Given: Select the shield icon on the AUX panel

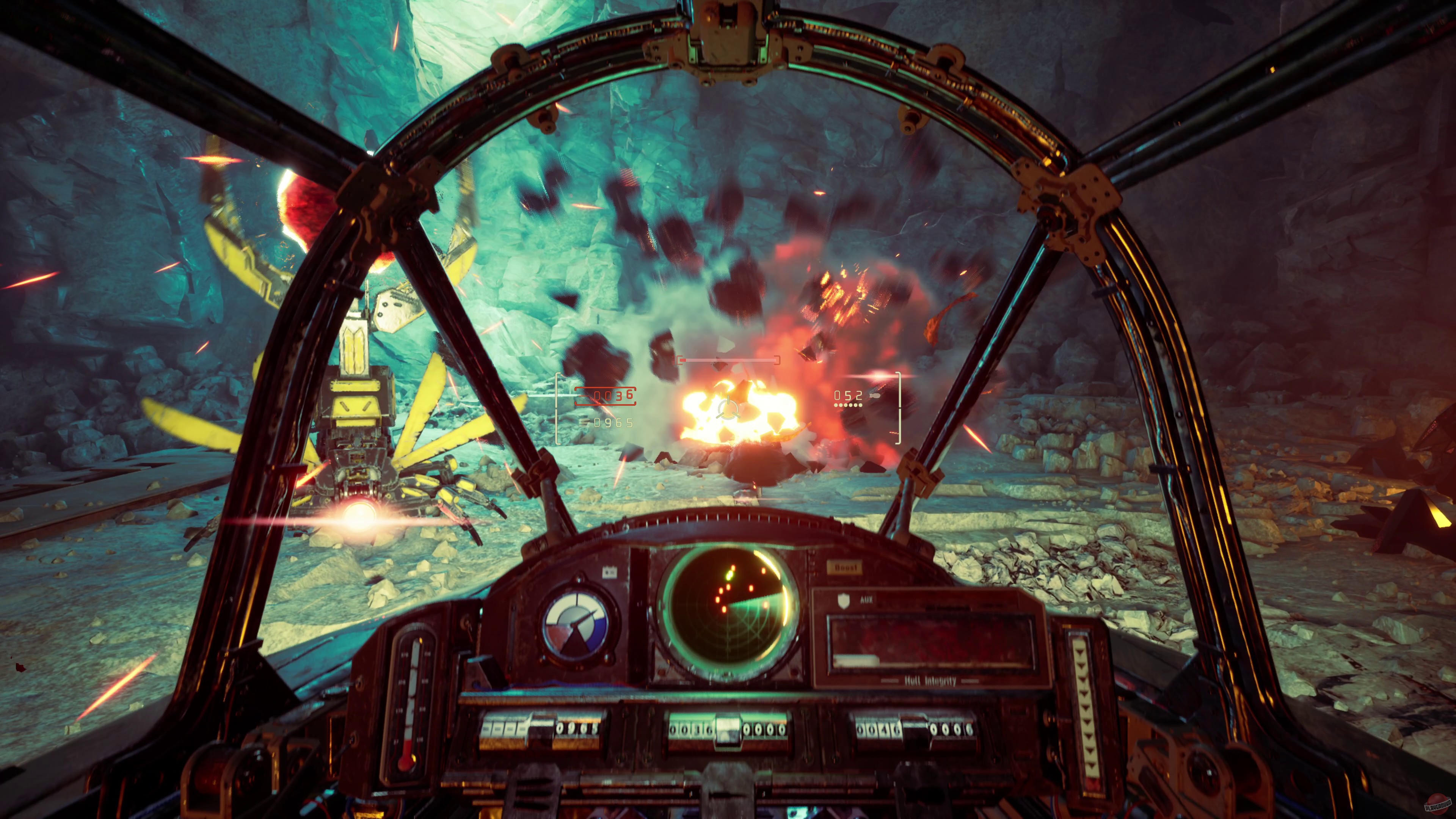Looking at the screenshot, I should 844,601.
